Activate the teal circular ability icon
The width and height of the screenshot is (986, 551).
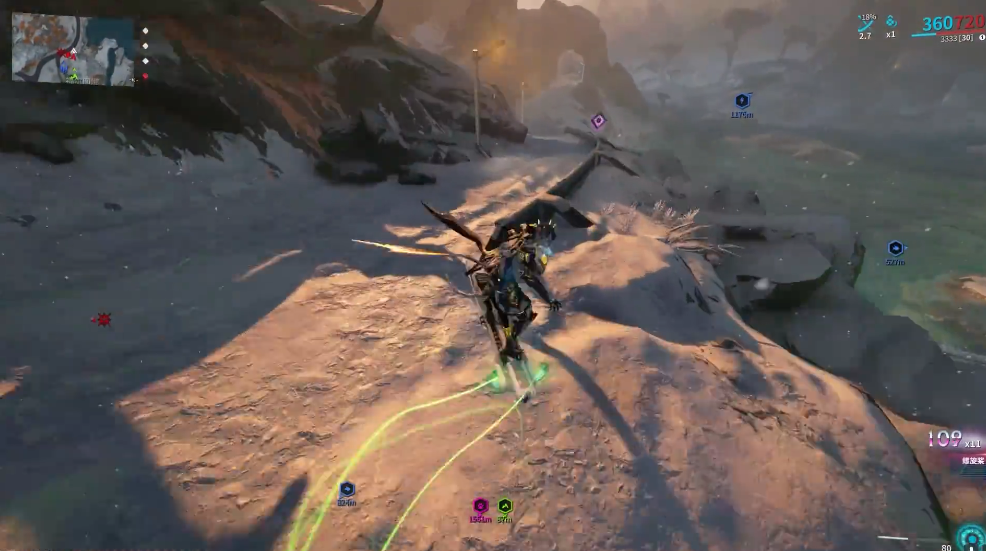(968, 537)
